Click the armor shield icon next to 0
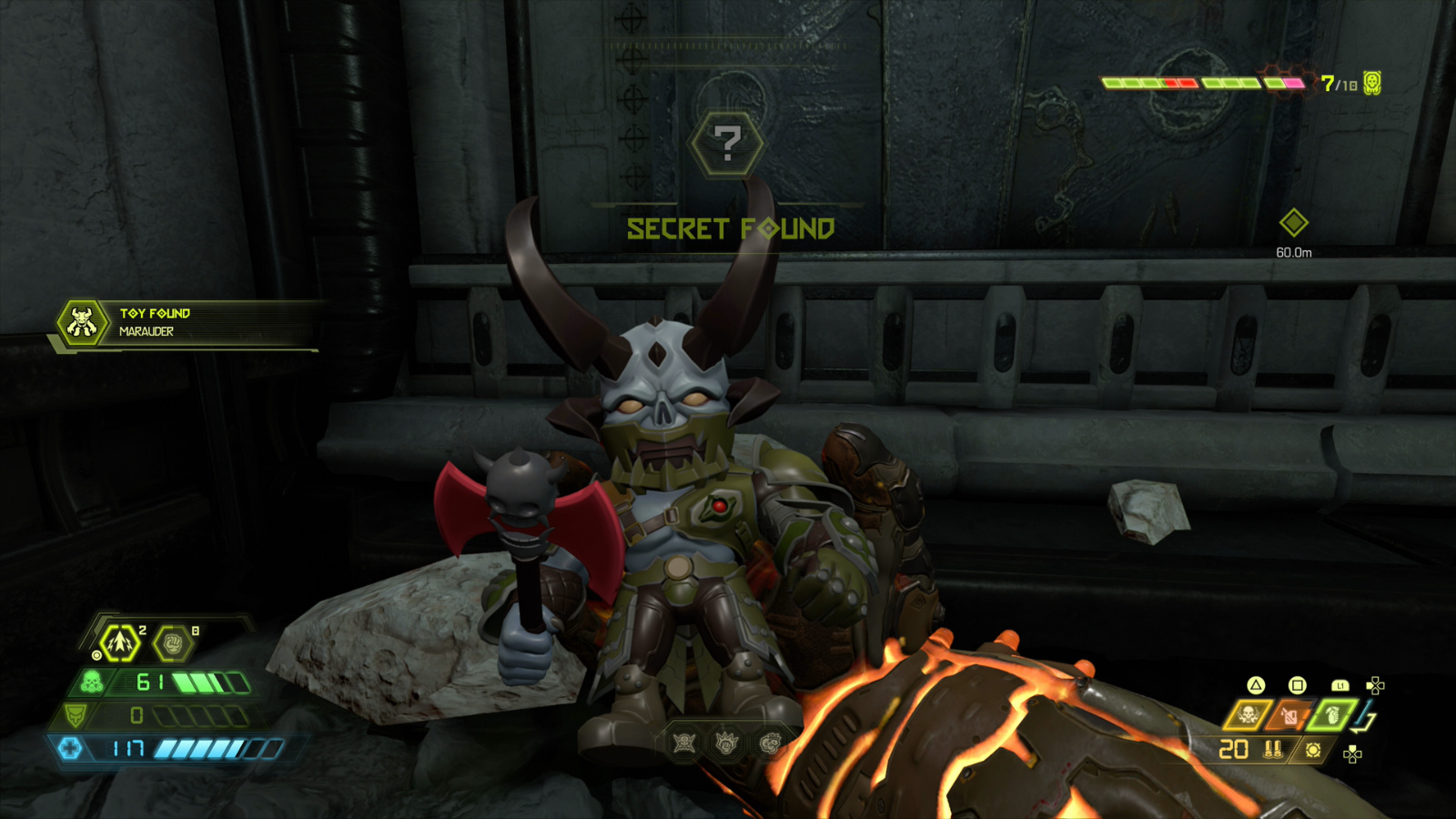1456x819 pixels. [x=76, y=714]
